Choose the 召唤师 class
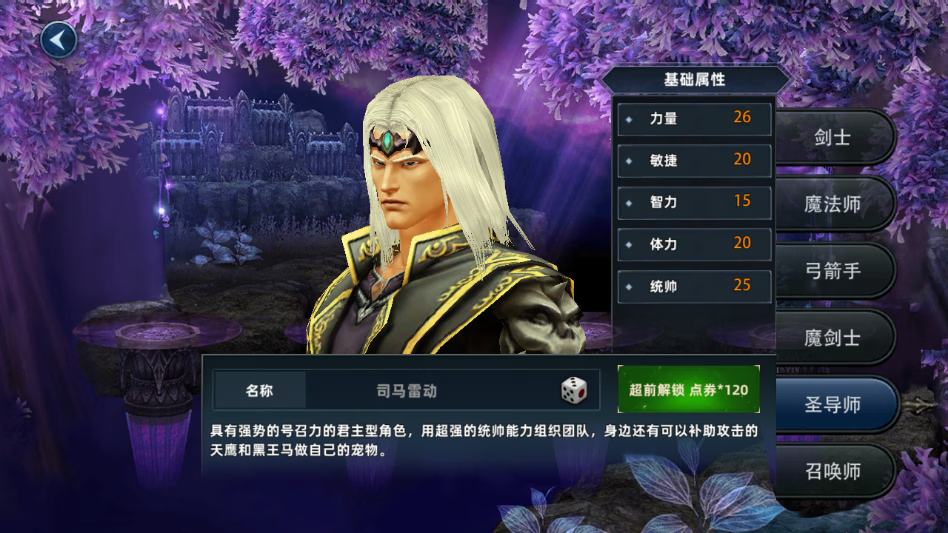Image resolution: width=948 pixels, height=533 pixels. click(x=833, y=471)
